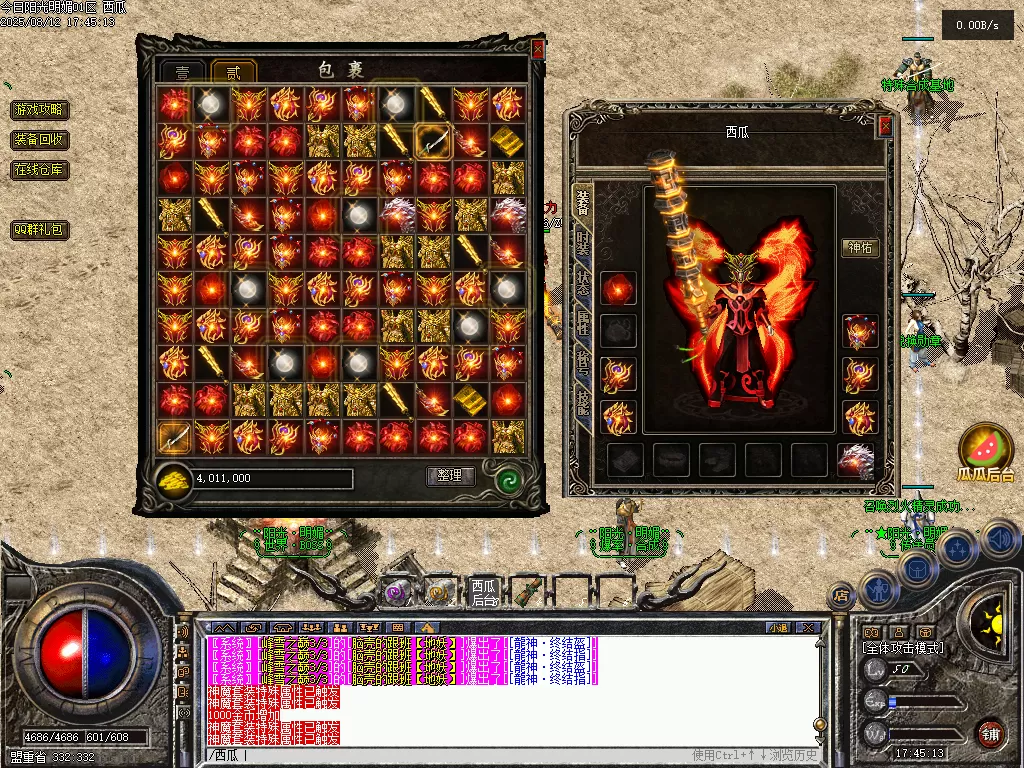Select the gold ingot stack in bag
1024x768 pixels.
(508, 141)
